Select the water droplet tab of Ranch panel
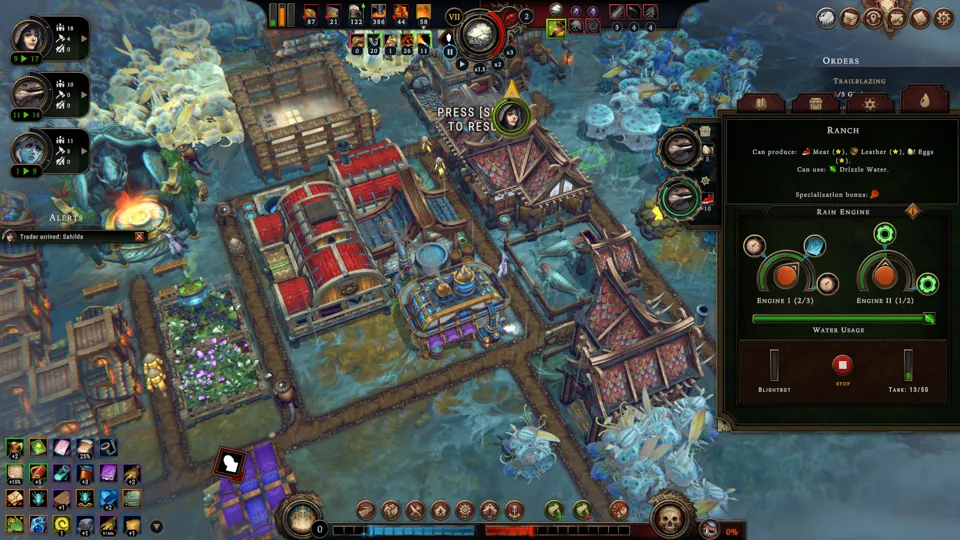This screenshot has height=540, width=960. tap(923, 101)
